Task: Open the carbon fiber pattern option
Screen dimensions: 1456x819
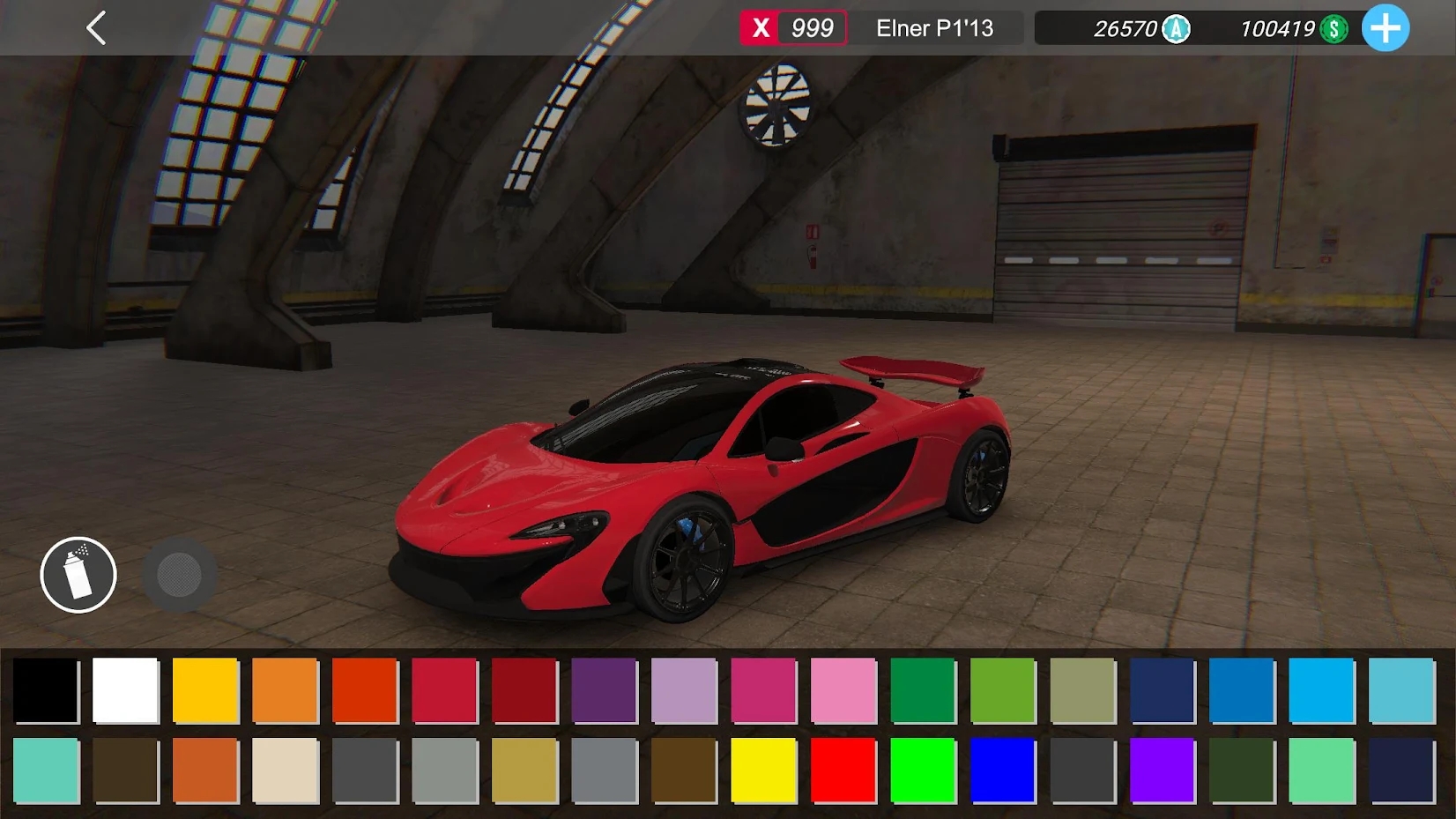Action: (180, 575)
